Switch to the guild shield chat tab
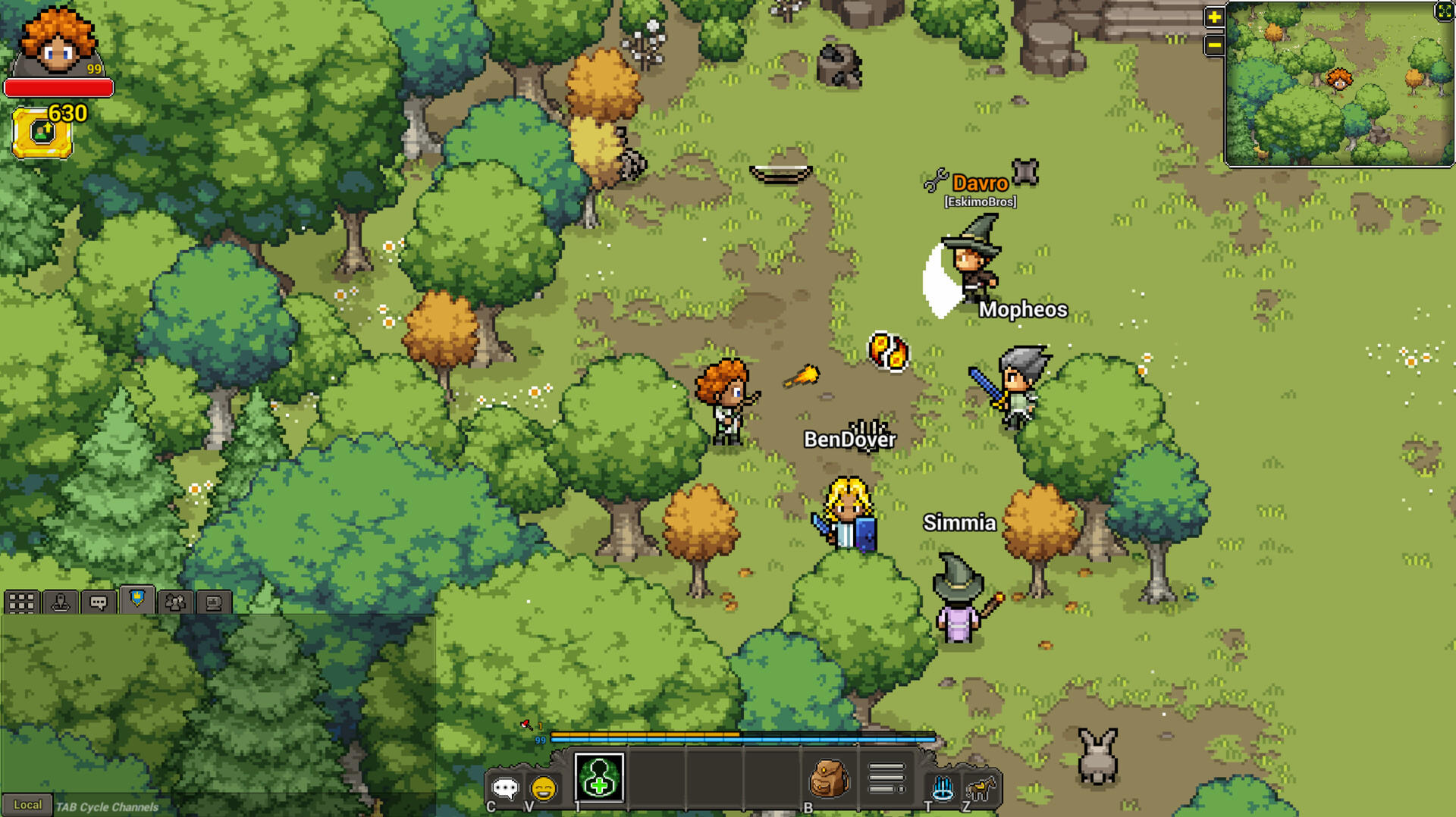This screenshot has width=1456, height=817. (137, 600)
